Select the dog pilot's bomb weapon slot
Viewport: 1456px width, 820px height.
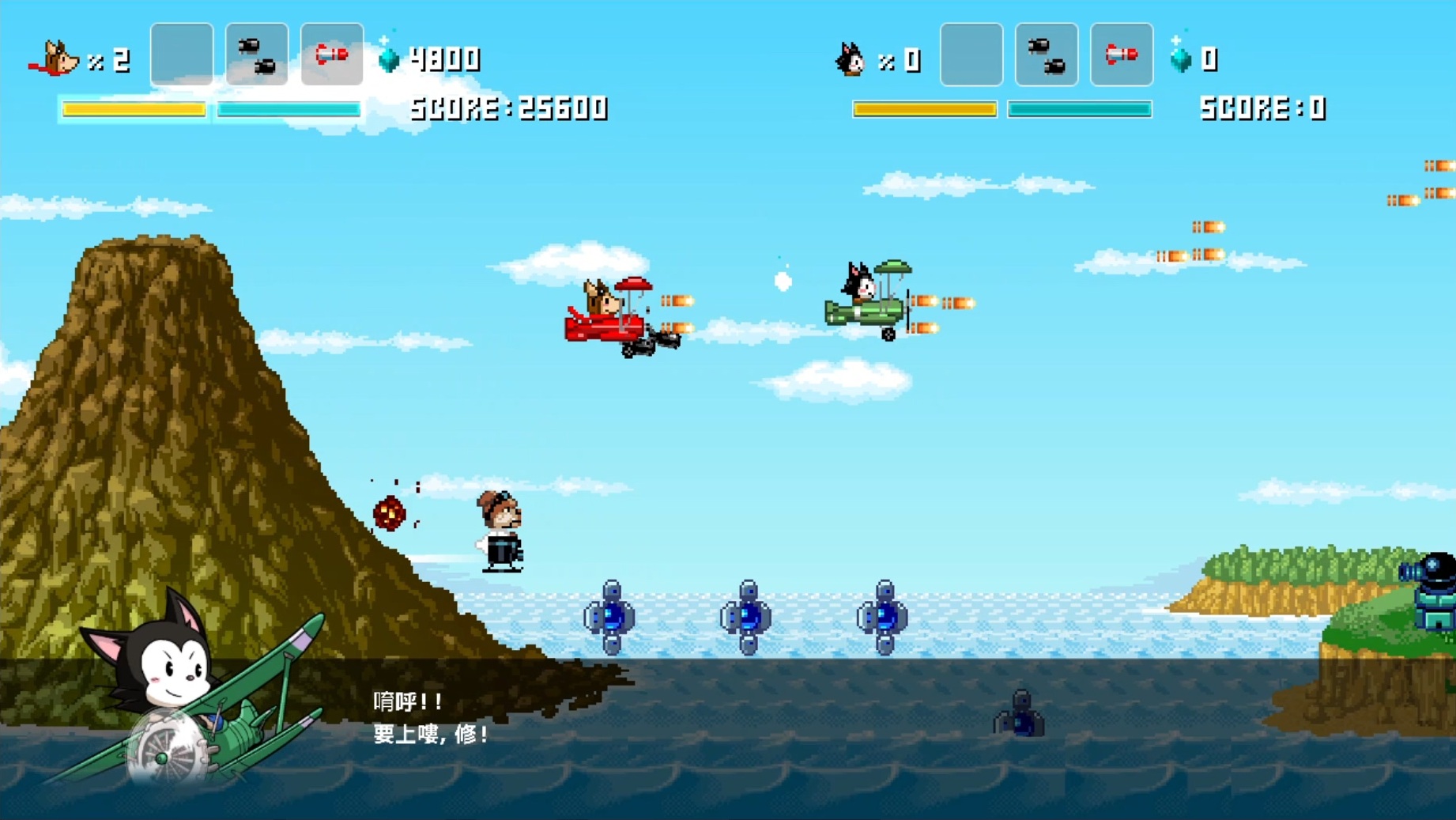pyautogui.click(x=257, y=55)
